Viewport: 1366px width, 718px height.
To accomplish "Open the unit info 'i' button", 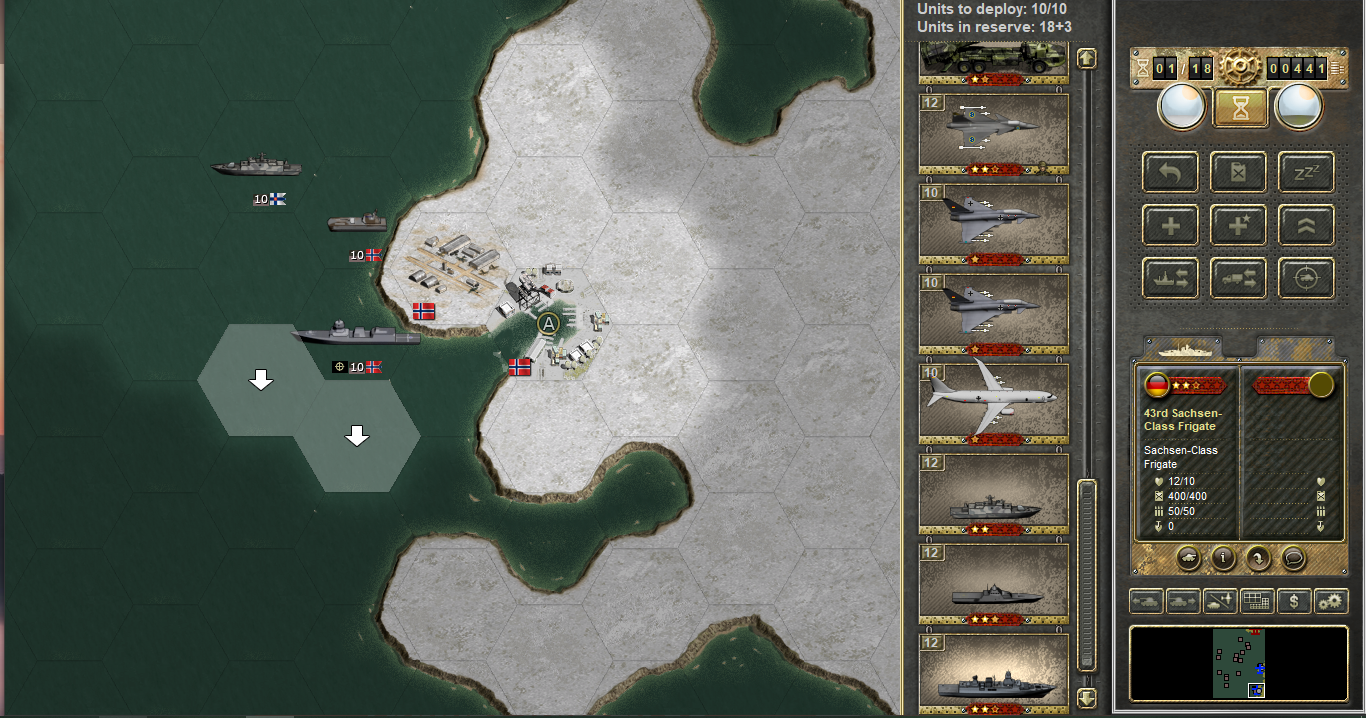I will click(x=1222, y=559).
